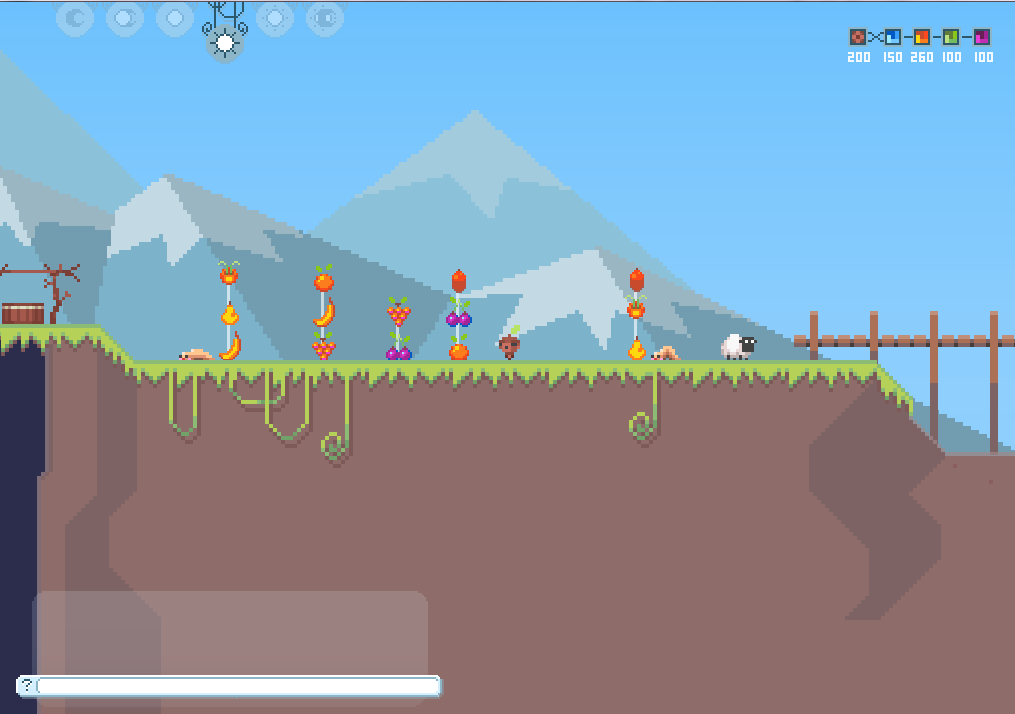1015x714 pixels.
Task: Click the translucent chat log panel
Action: point(231,631)
